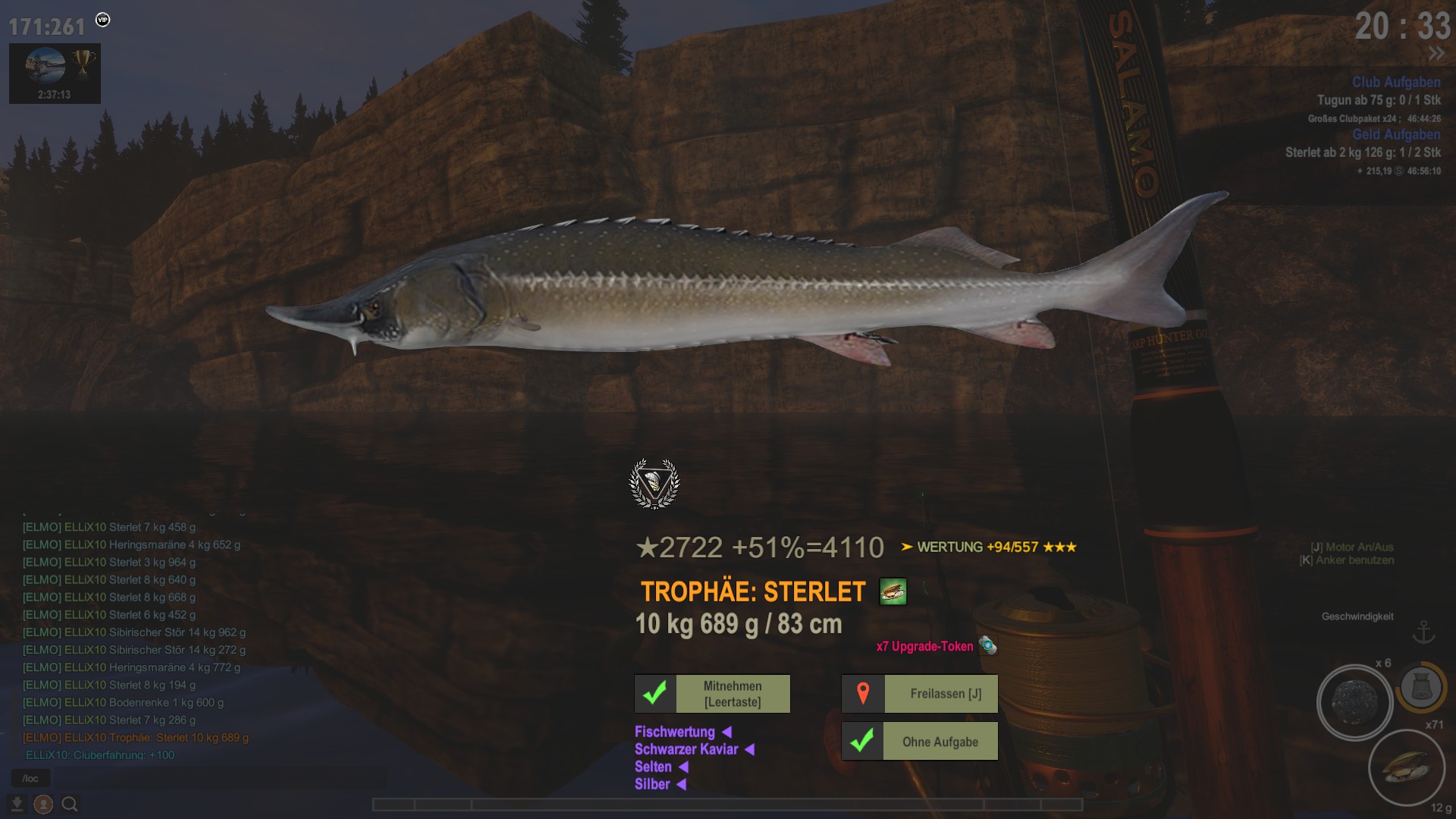Click the VIP badge beside the coordinates
Screen dimensions: 1456x819
[103, 20]
